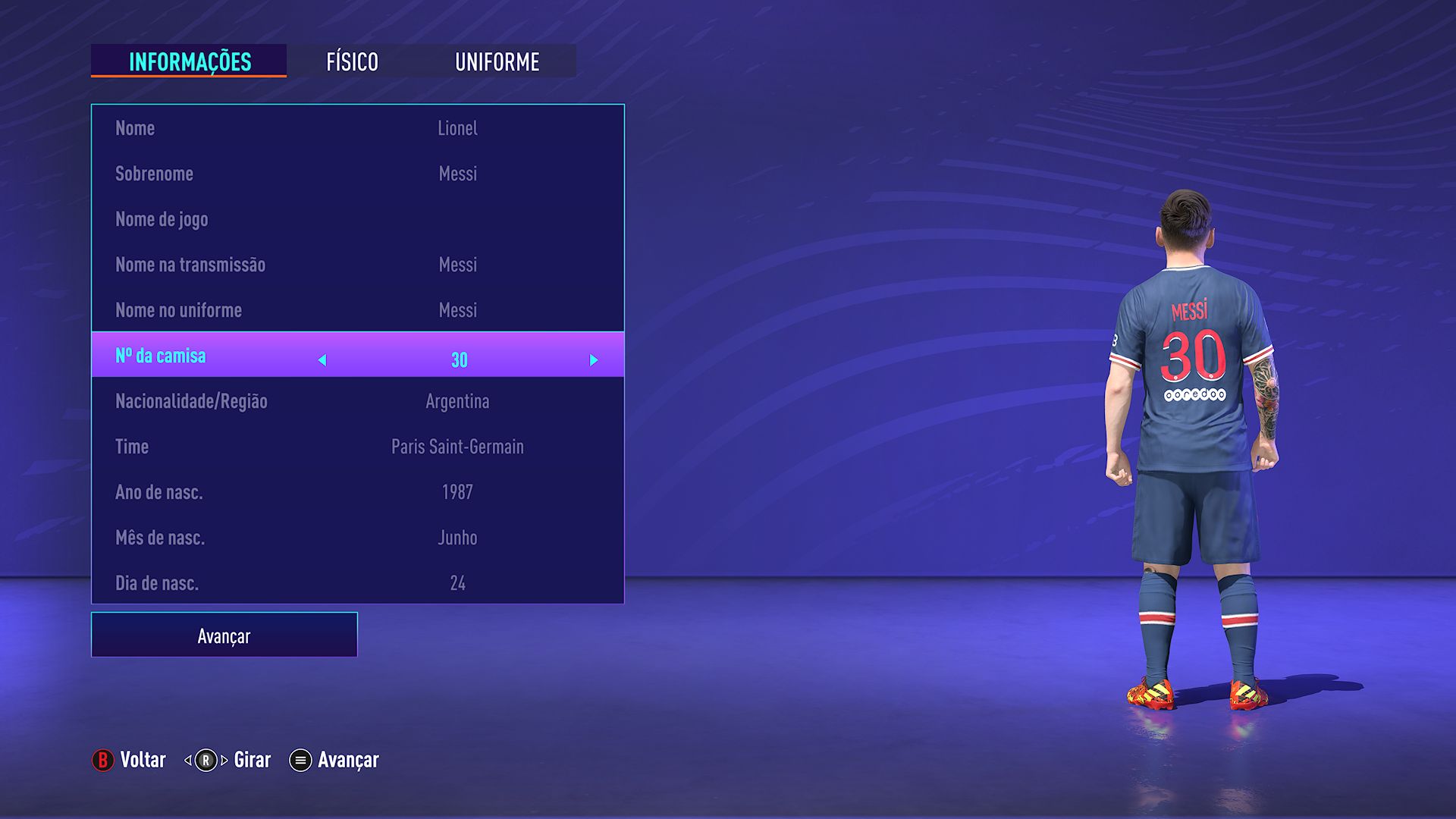Click the Nome no uniforme row
The width and height of the screenshot is (1456, 819).
(356, 309)
